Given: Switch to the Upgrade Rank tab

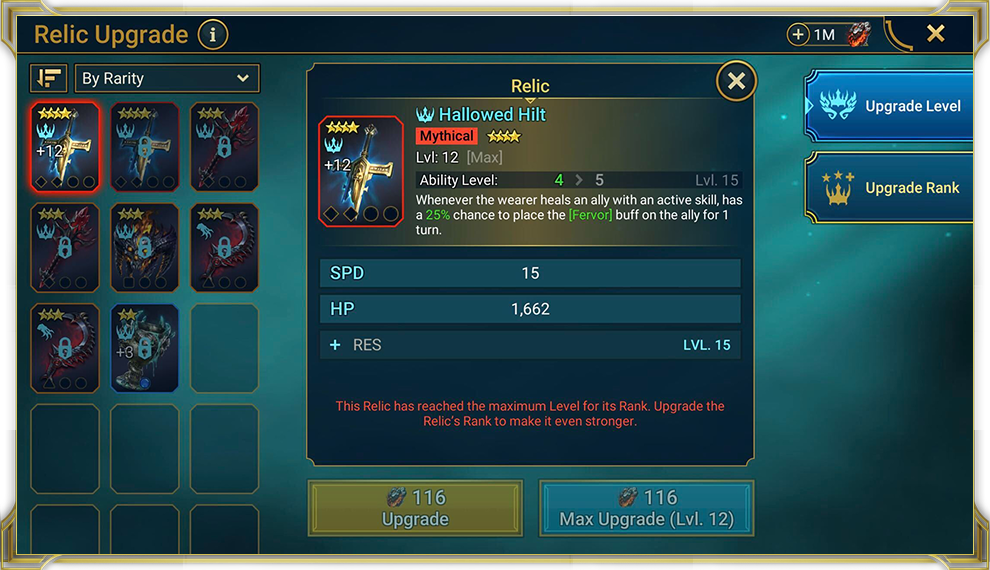Looking at the screenshot, I should tap(889, 188).
